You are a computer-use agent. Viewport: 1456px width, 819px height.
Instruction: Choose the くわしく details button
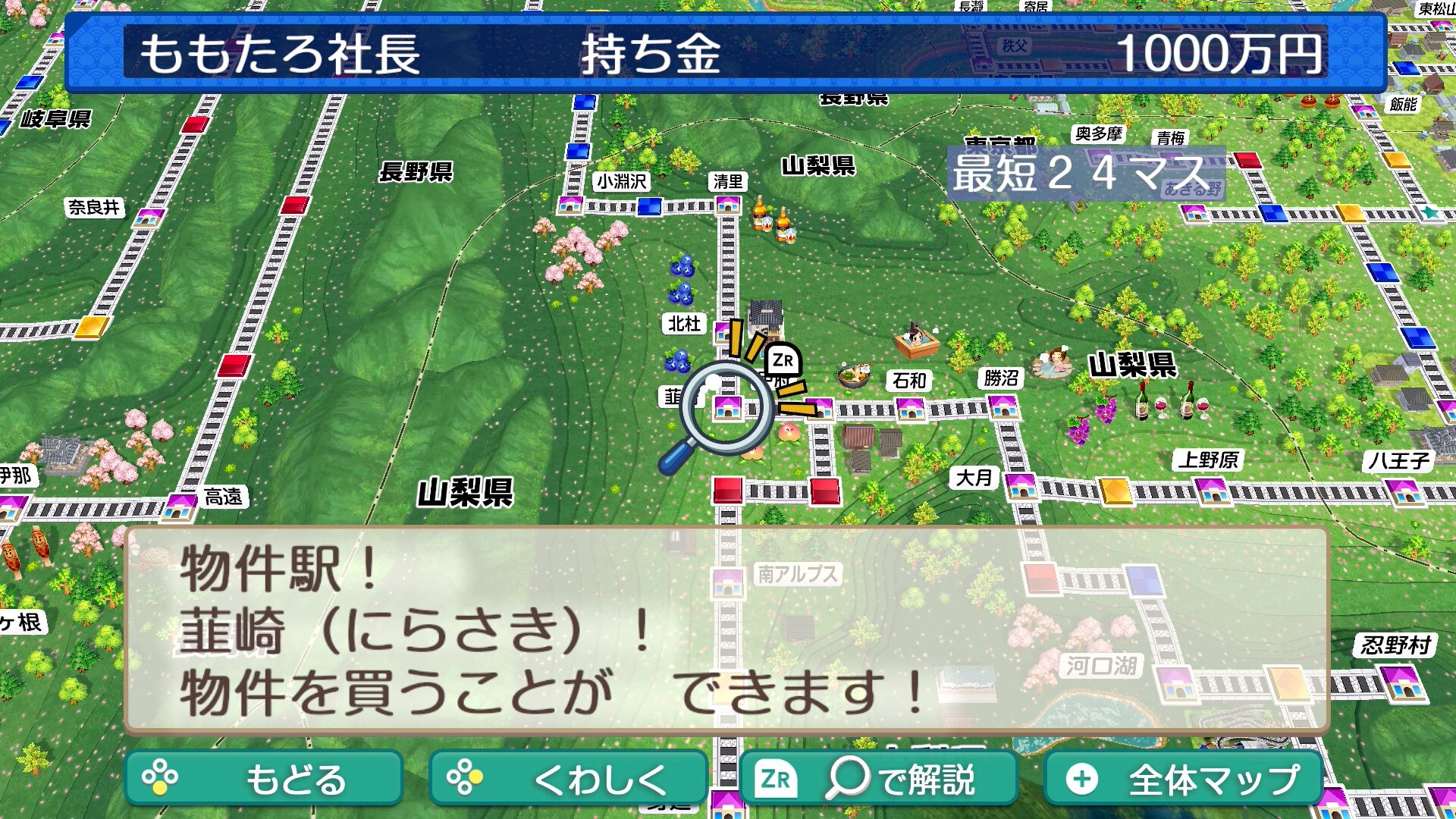coord(568,779)
